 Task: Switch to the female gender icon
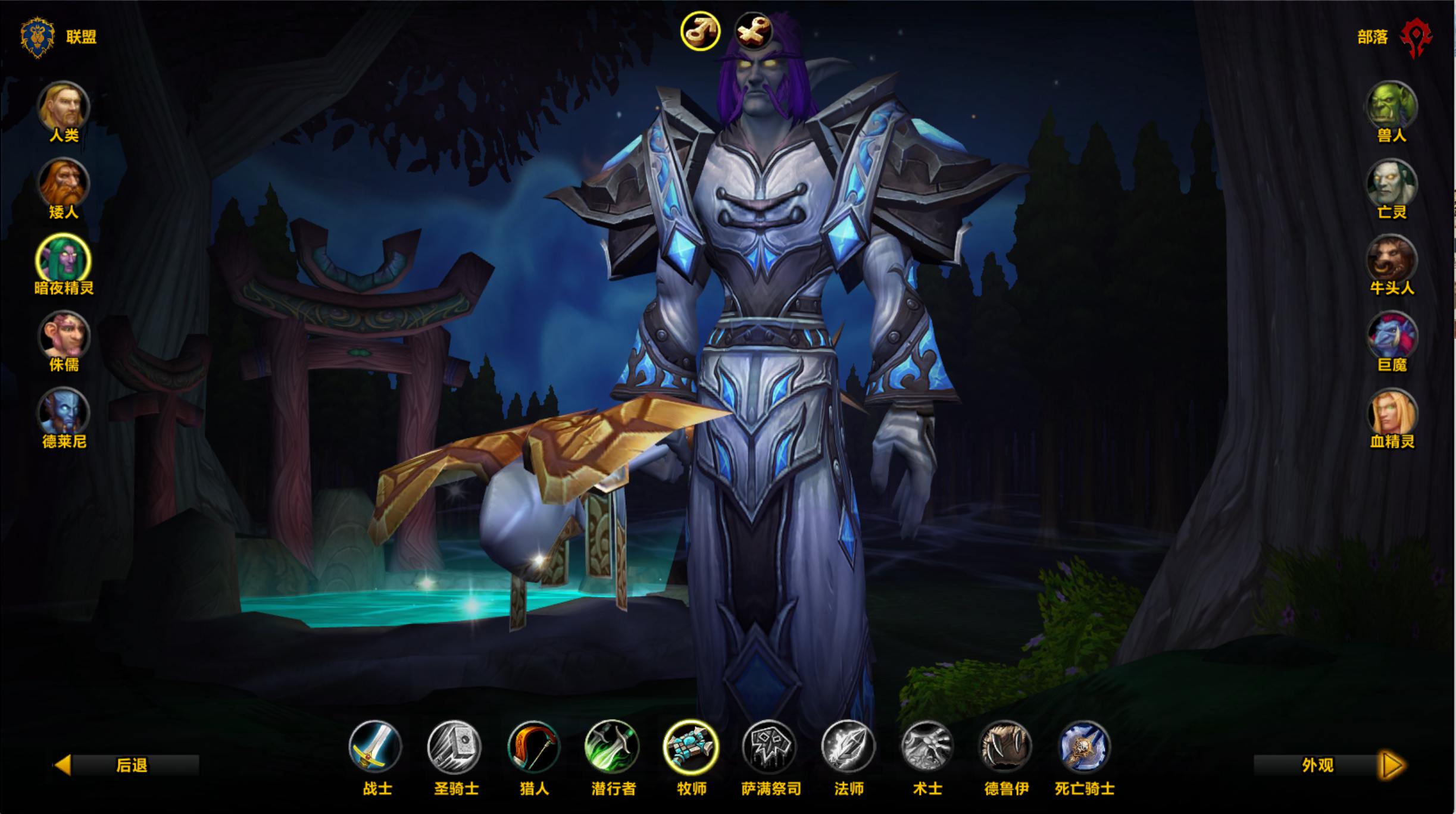pos(754,30)
